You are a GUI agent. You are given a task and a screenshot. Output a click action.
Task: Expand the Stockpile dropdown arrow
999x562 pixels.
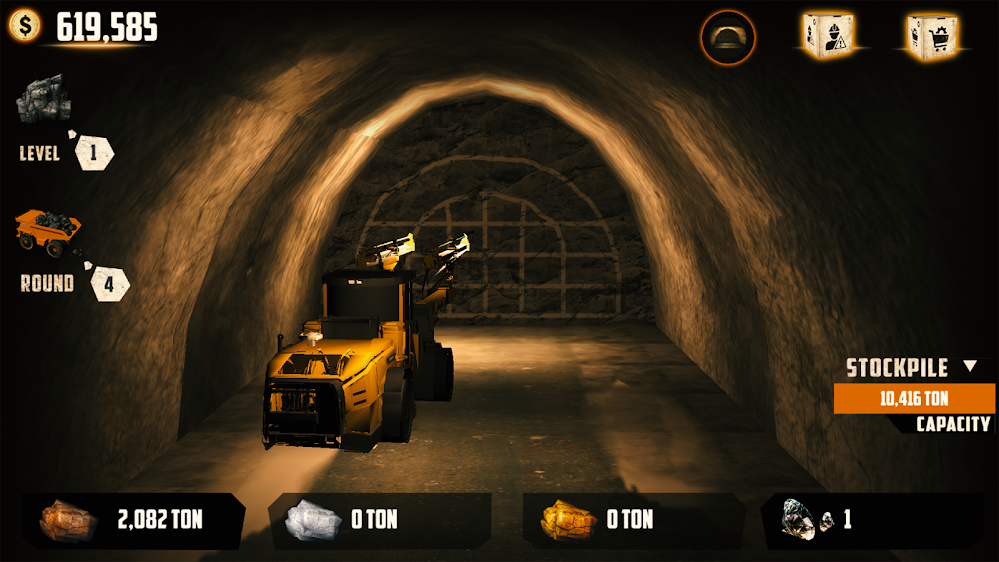pos(969,367)
